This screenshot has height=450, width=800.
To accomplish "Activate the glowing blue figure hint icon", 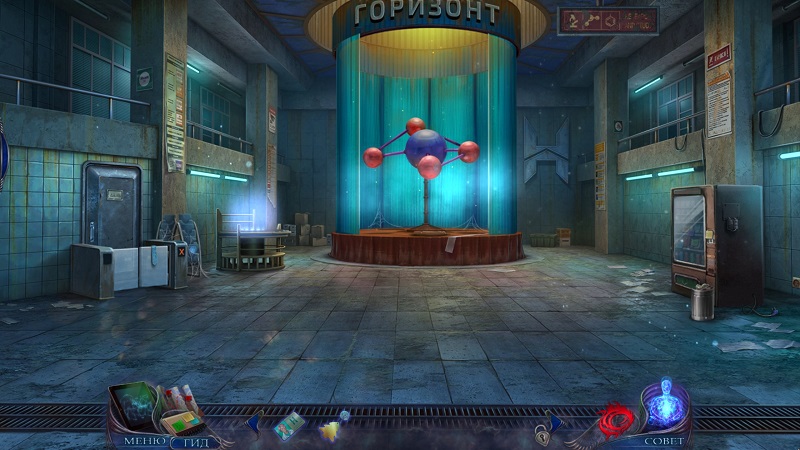I will point(663,405).
